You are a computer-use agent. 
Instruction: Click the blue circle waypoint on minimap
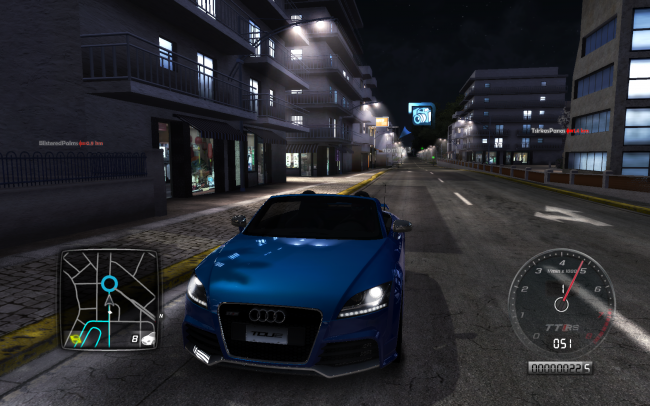[109, 284]
